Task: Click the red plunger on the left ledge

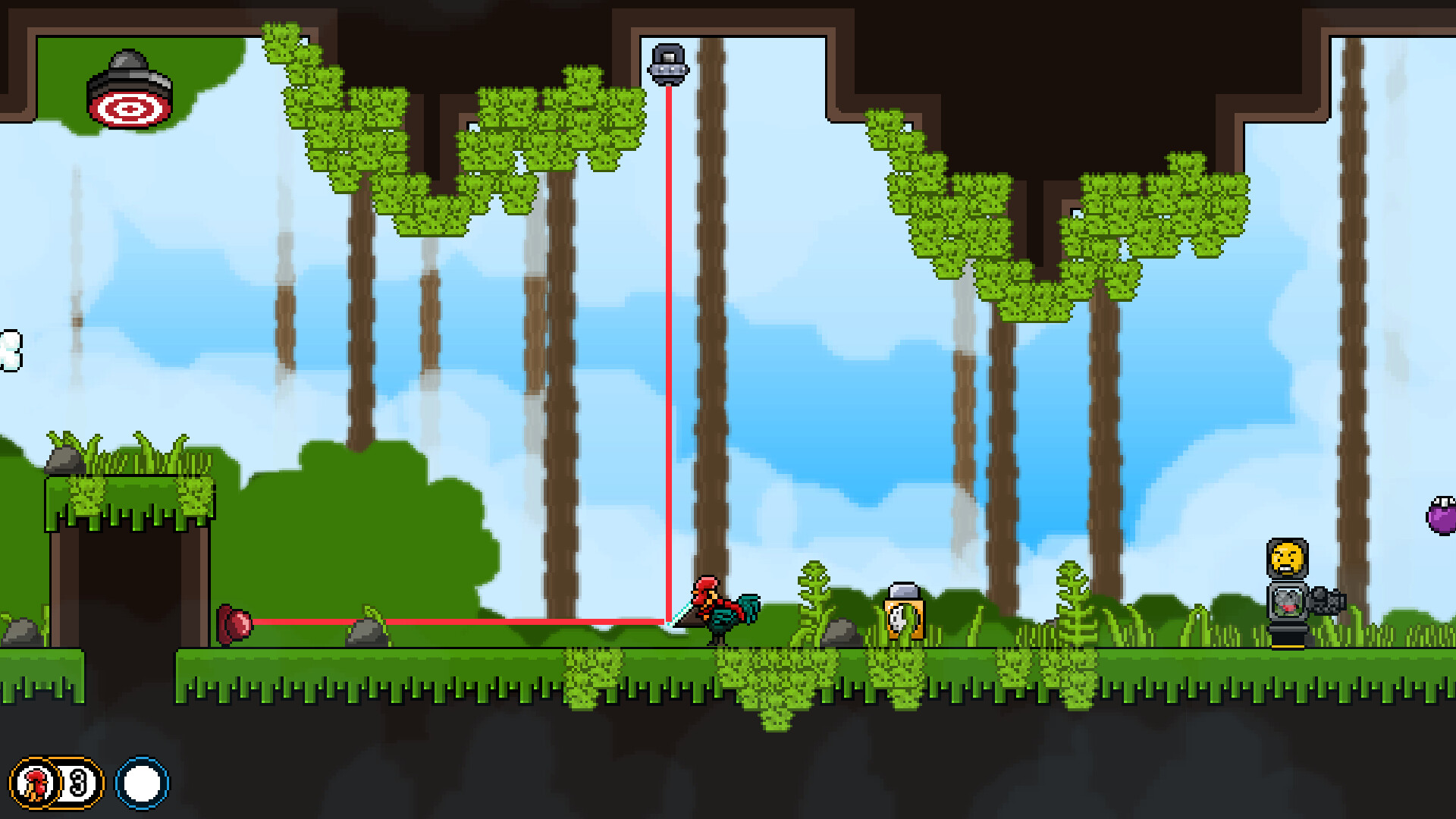Action: 234,623
